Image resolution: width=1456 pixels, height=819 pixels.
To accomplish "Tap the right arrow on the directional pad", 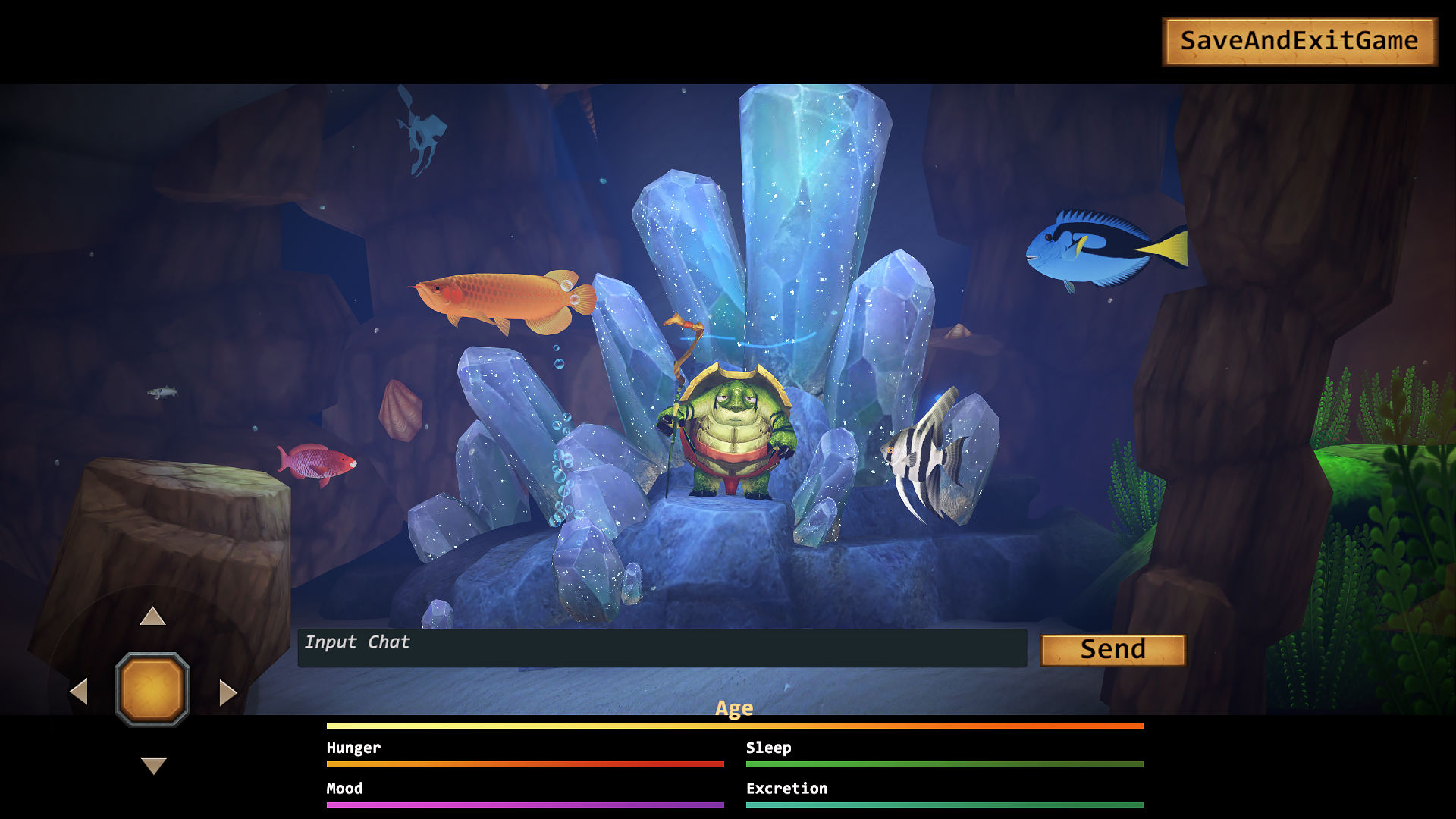I will coord(227,692).
